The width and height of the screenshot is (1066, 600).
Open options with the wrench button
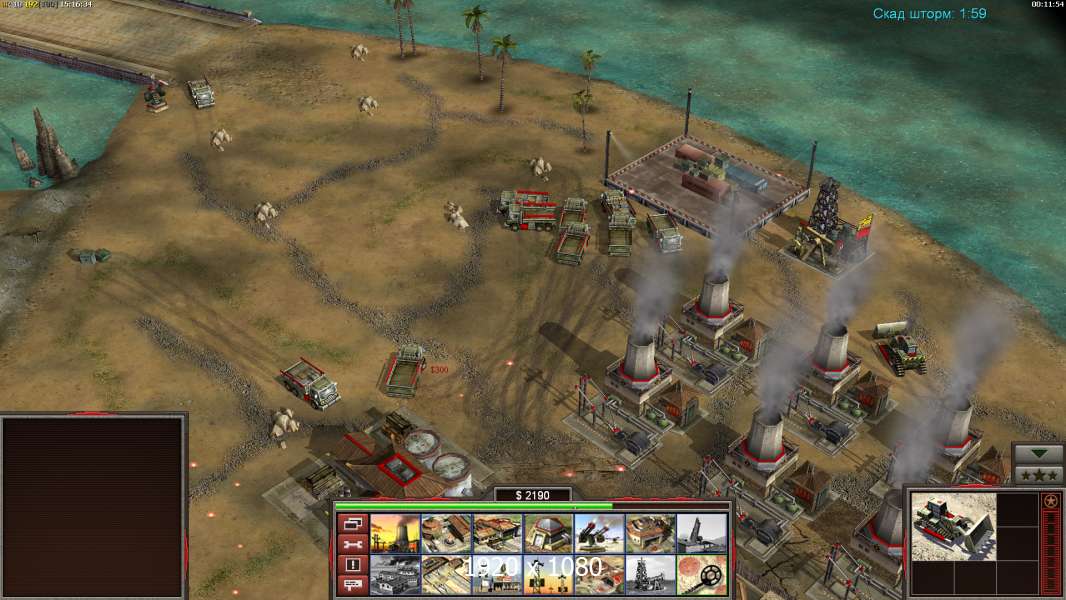351,544
